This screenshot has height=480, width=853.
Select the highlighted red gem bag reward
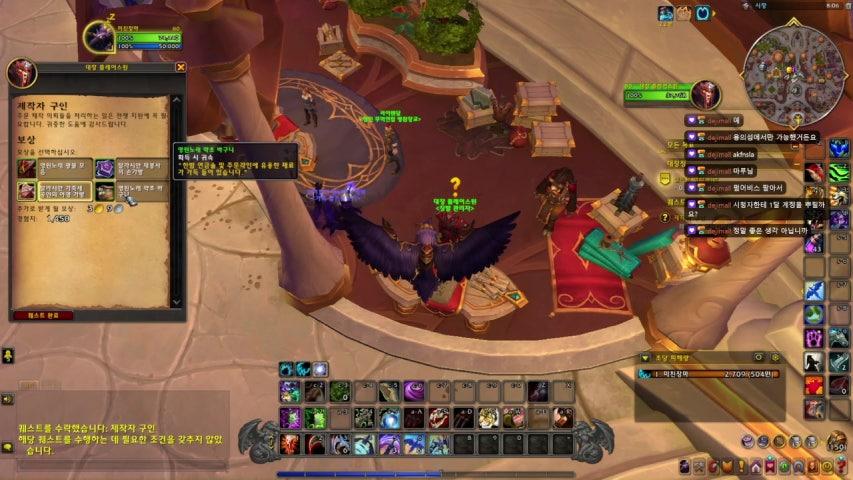click(27, 191)
